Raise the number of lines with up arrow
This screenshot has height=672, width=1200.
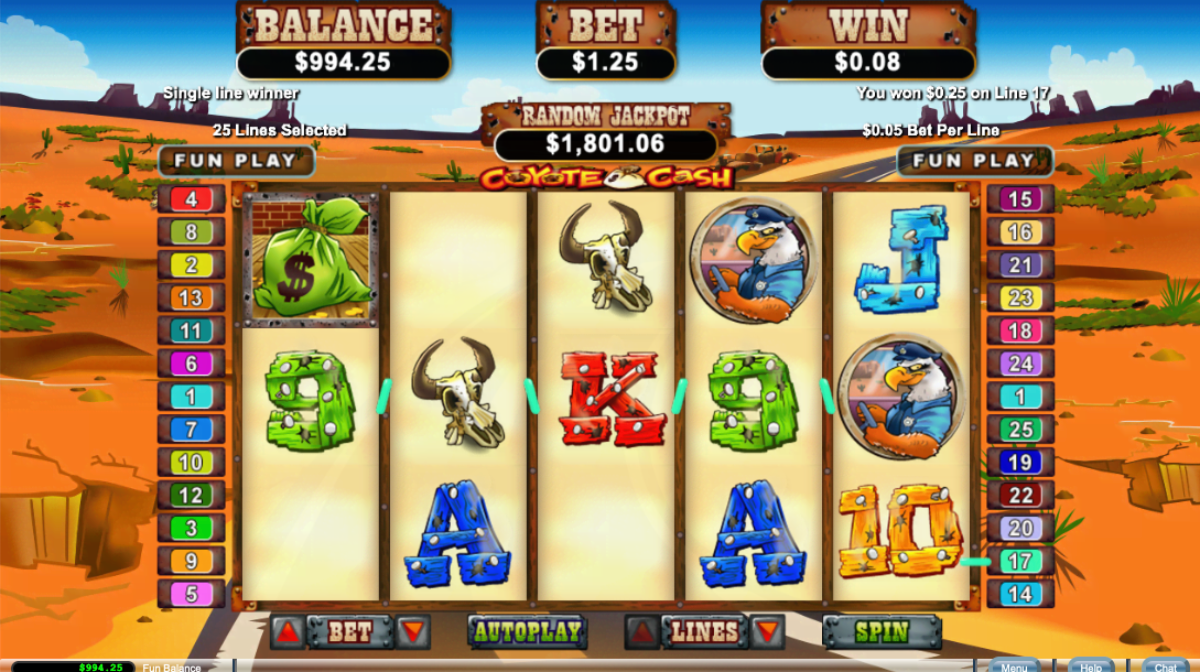[x=643, y=632]
